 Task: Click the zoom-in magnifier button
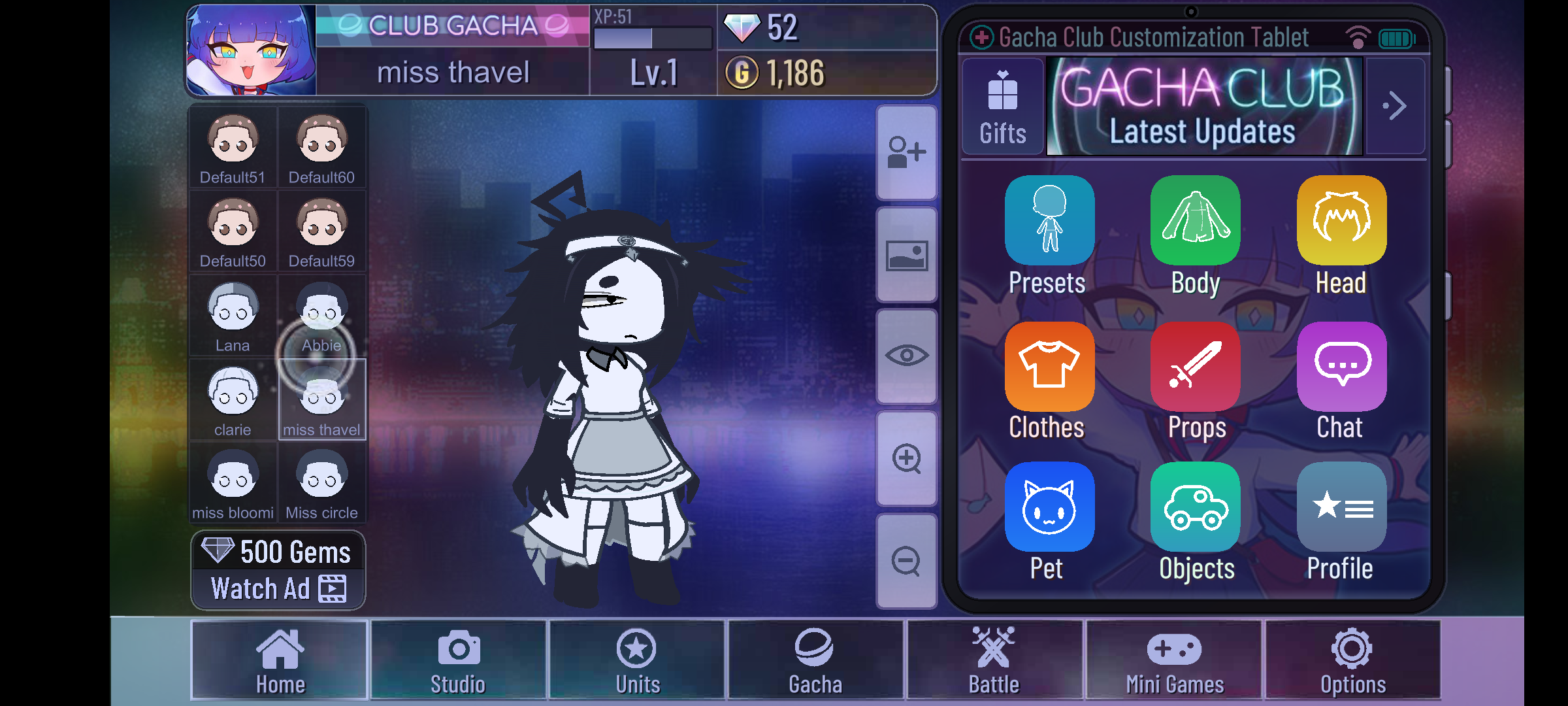coord(907,458)
